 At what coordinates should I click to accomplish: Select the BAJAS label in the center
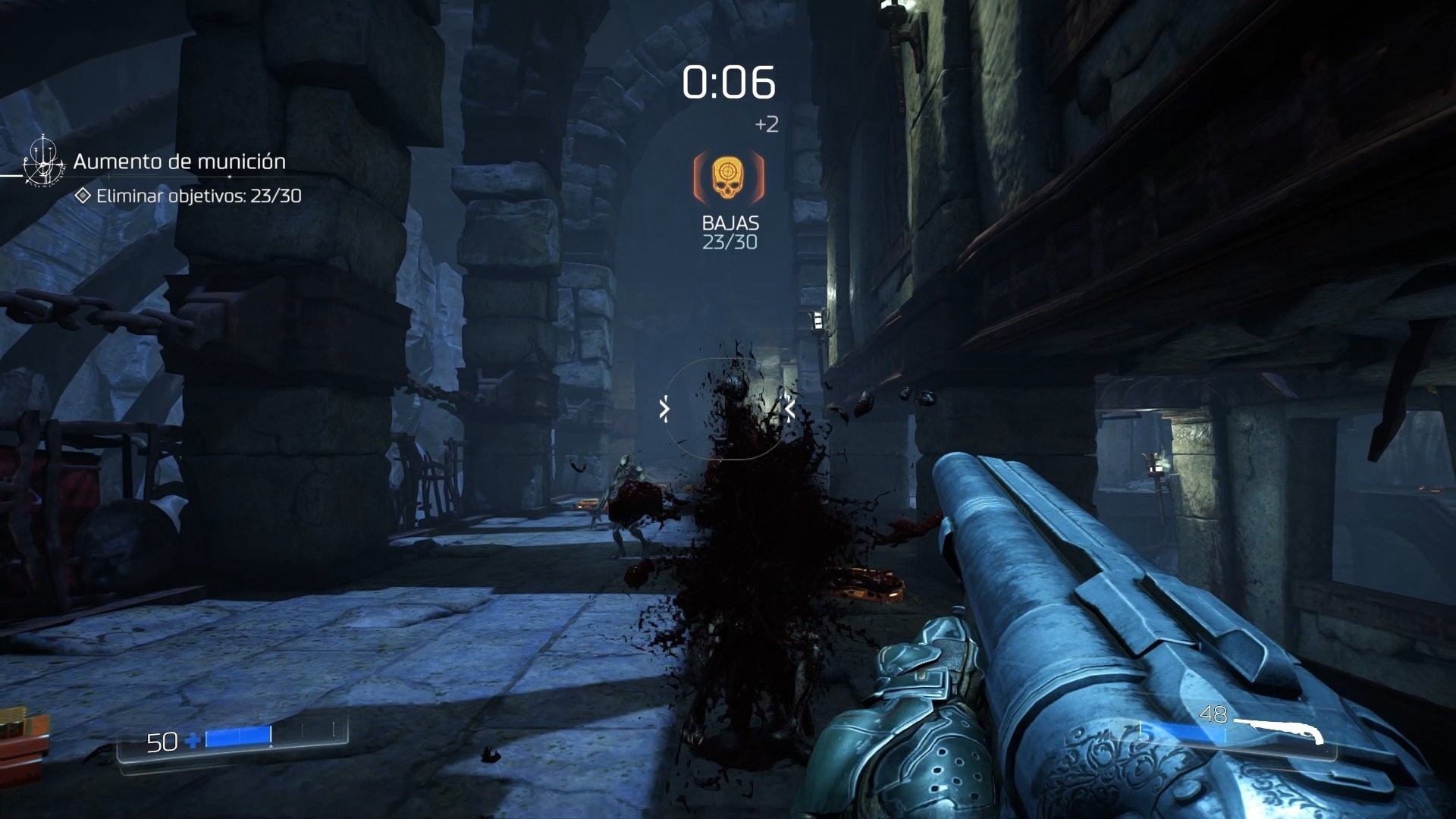730,222
